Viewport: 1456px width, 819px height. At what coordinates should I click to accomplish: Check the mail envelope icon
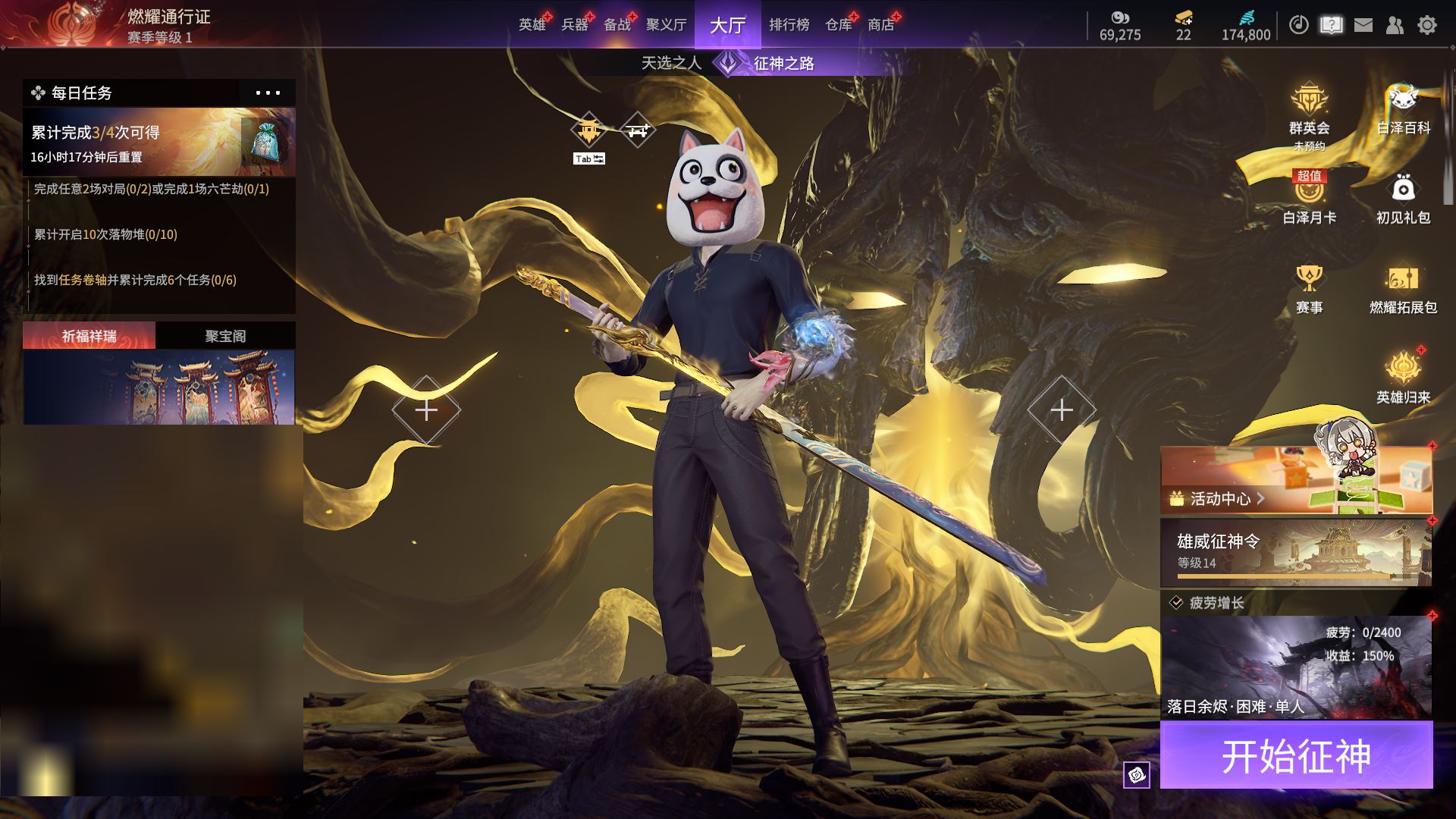click(1363, 25)
